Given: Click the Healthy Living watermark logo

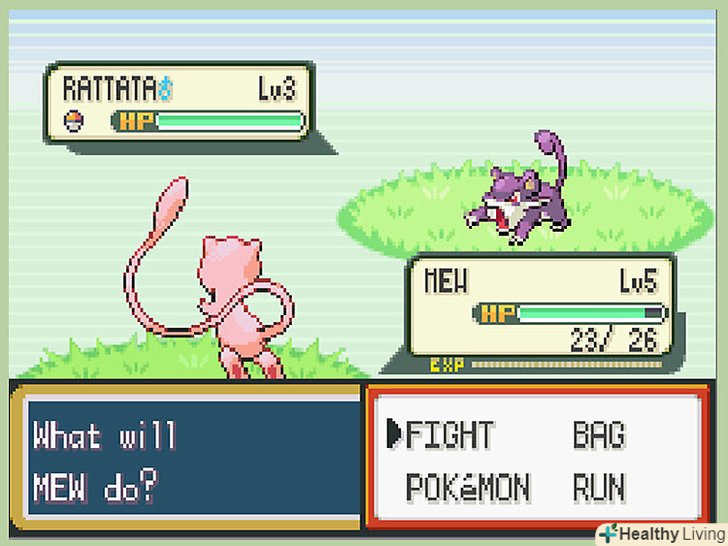Looking at the screenshot, I should point(659,533).
